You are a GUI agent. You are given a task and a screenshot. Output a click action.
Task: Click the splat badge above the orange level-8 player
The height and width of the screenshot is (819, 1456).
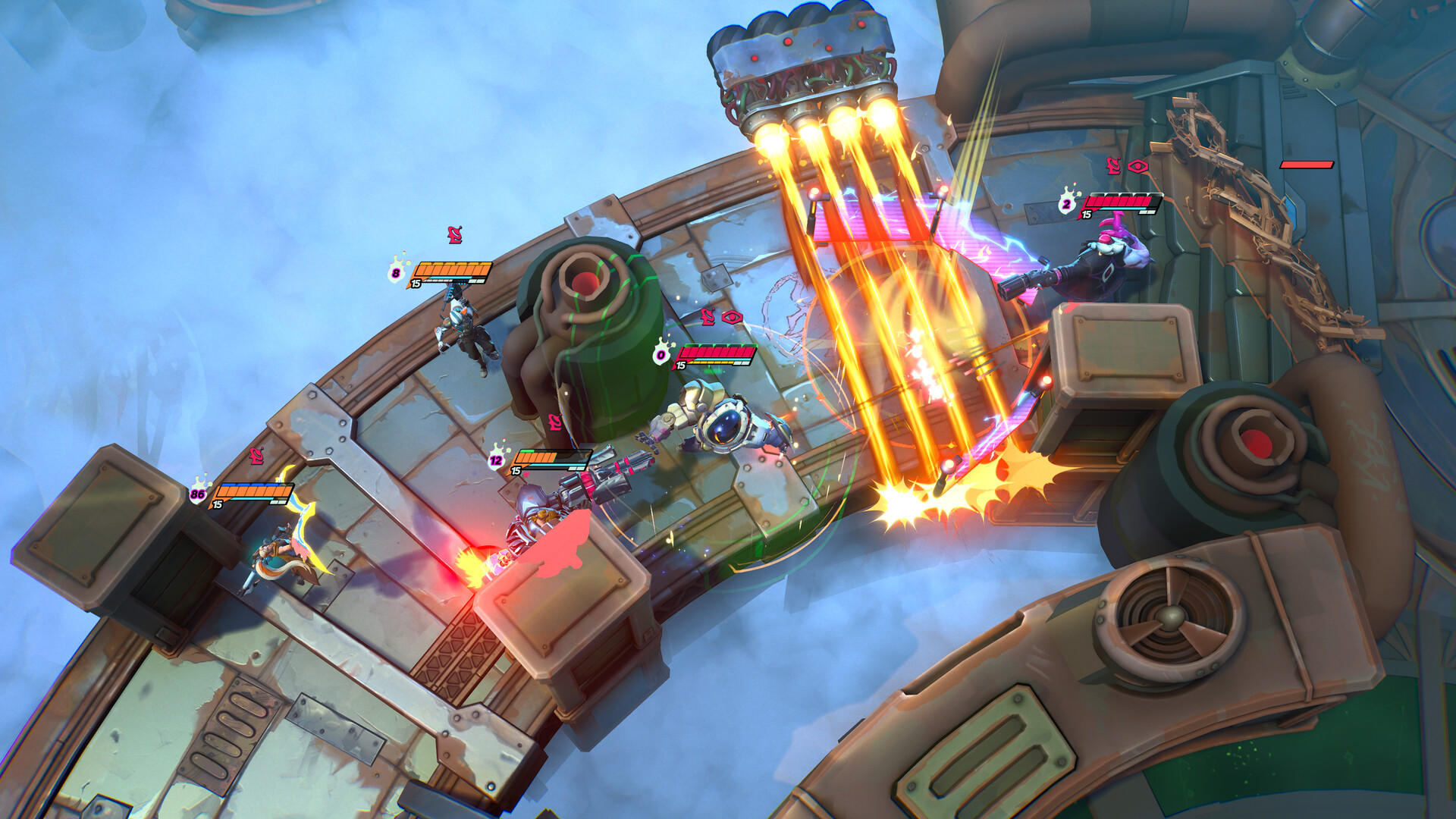[395, 272]
